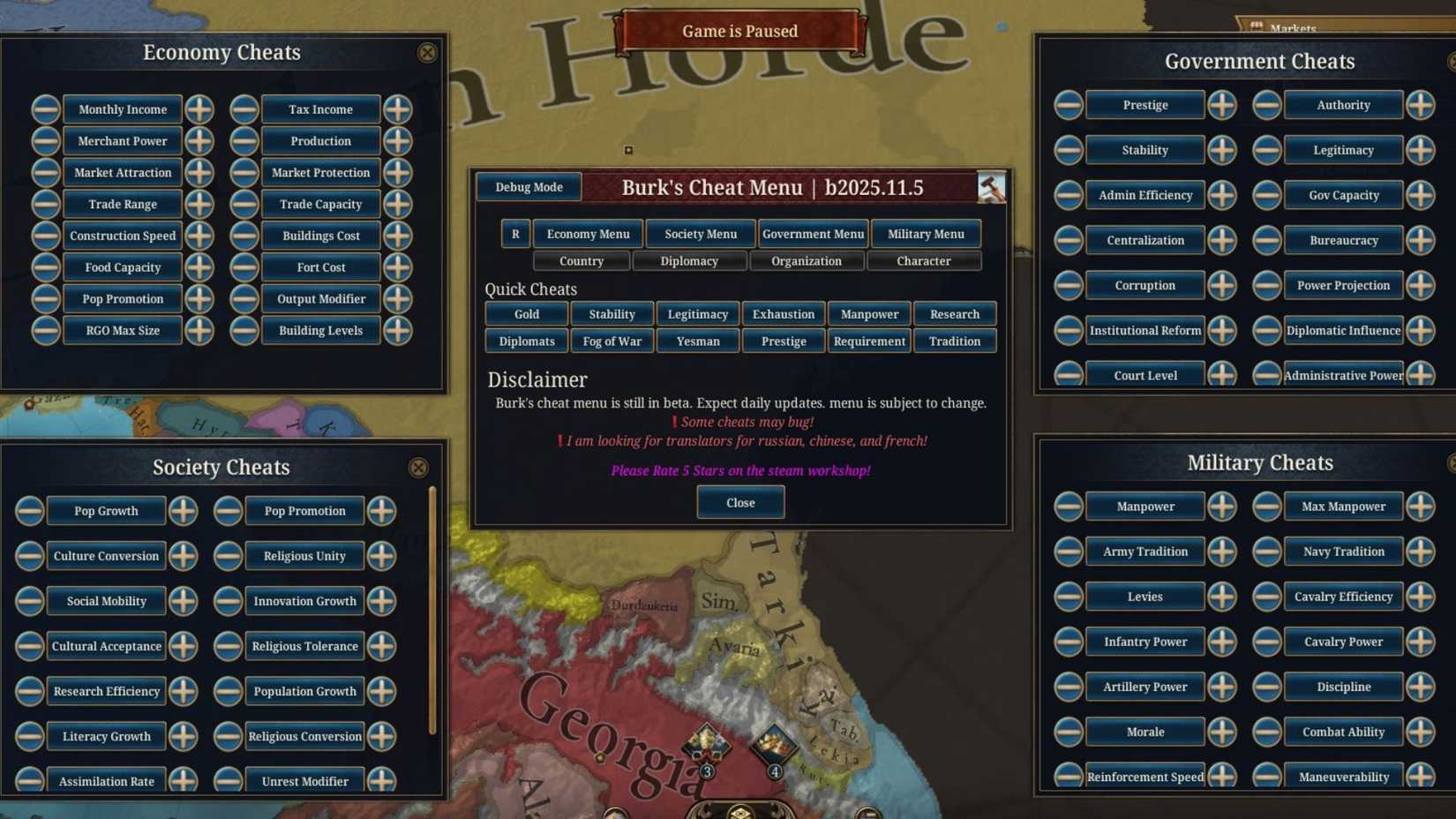Open the Diplomacy section
The image size is (1456, 819).
pos(689,260)
